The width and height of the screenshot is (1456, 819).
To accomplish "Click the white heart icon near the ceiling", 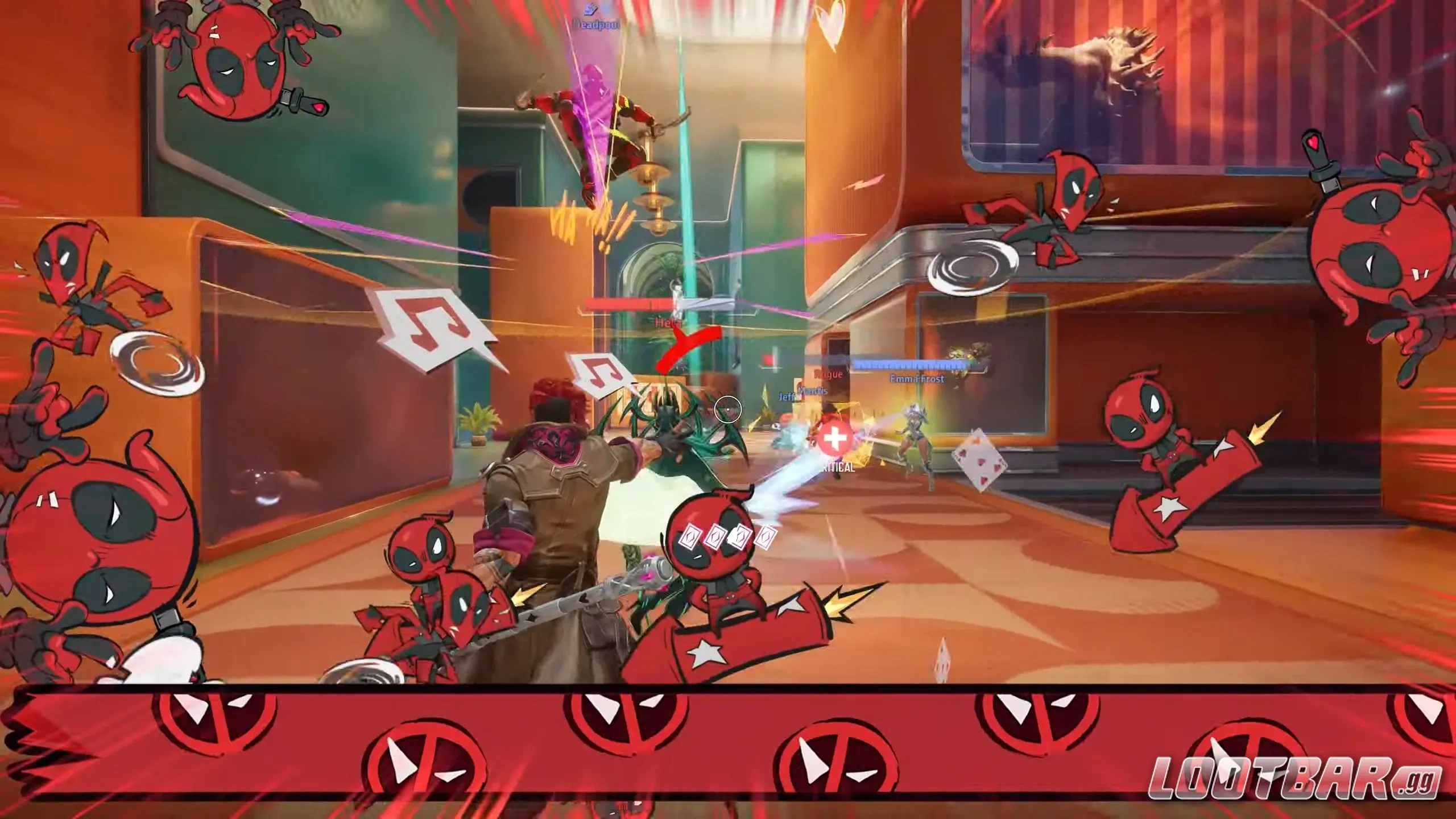I will pos(830,23).
